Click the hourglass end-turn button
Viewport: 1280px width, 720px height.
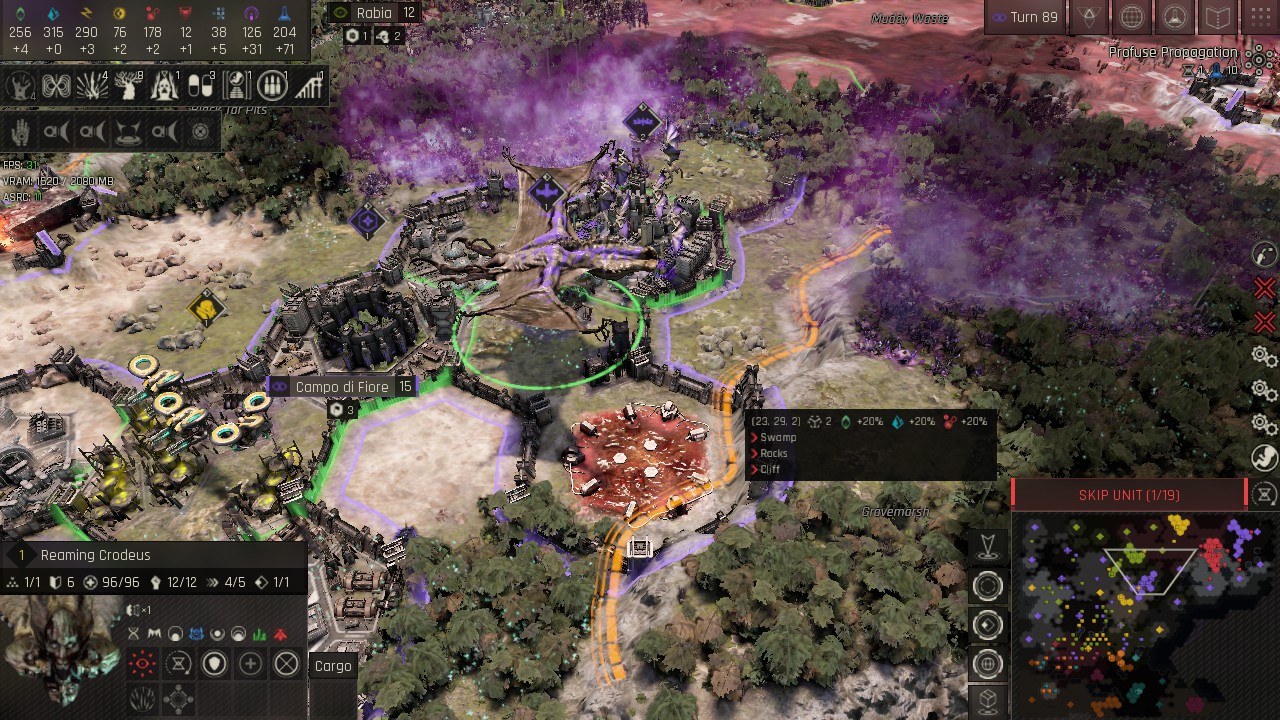1265,494
